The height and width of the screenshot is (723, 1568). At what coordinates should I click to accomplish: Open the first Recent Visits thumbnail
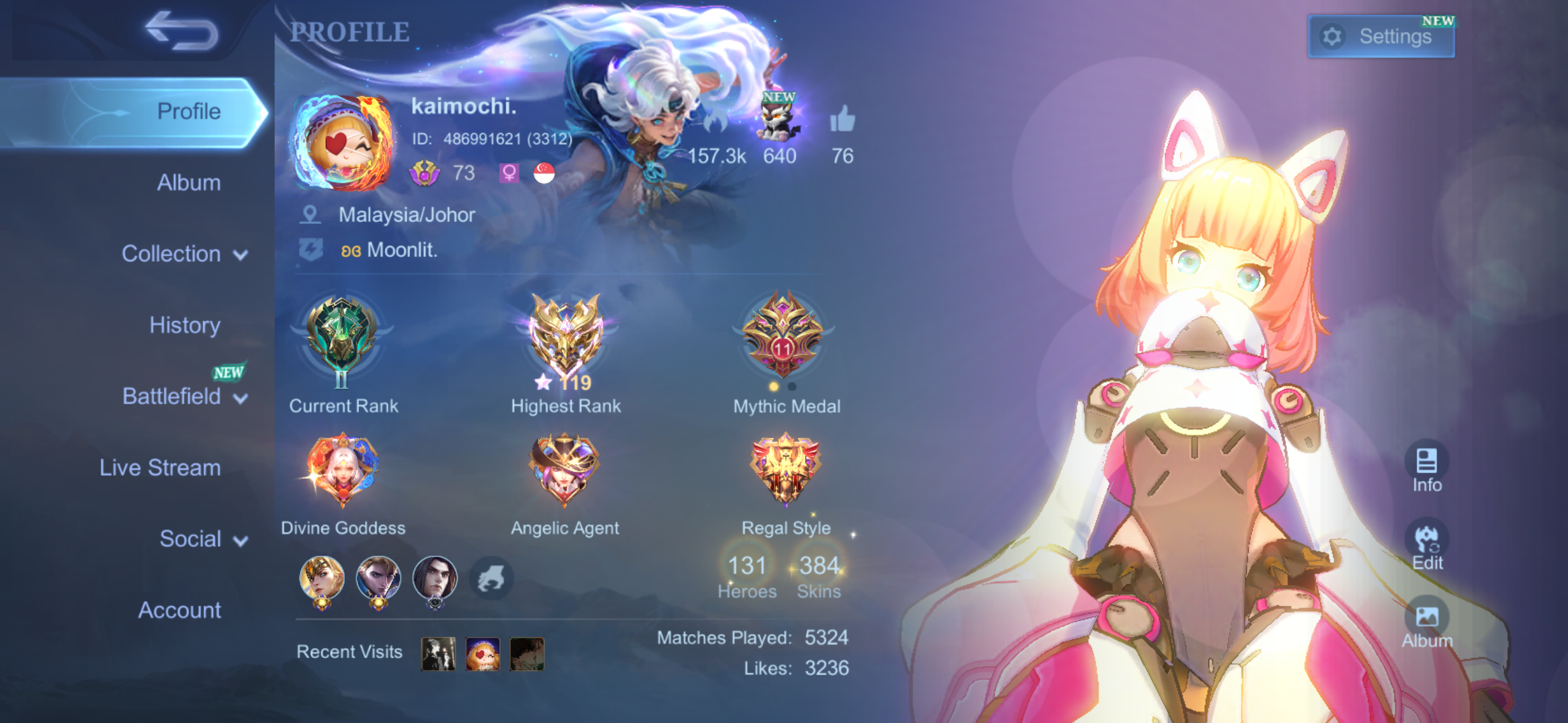pyautogui.click(x=438, y=653)
